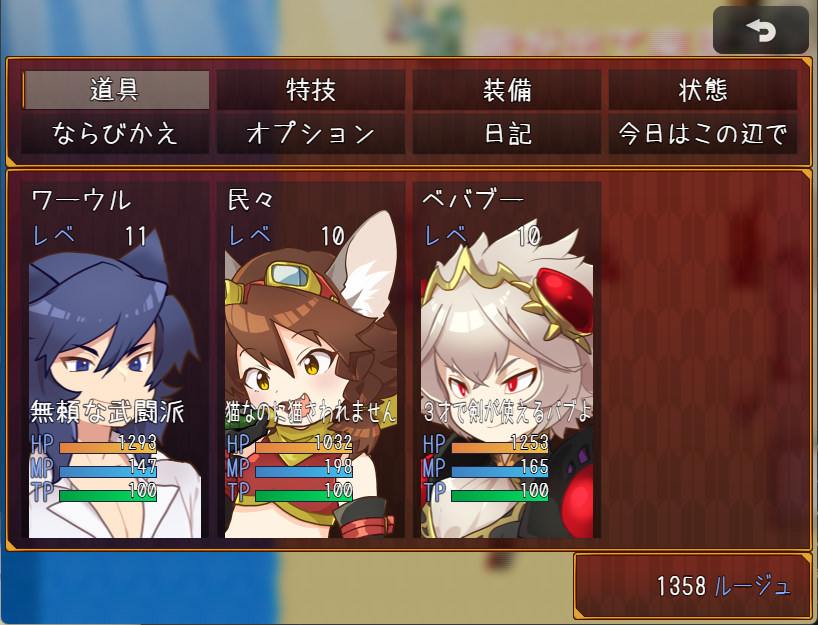Open the 装備 equipment menu
Image resolution: width=818 pixels, height=625 pixels.
pyautogui.click(x=507, y=90)
